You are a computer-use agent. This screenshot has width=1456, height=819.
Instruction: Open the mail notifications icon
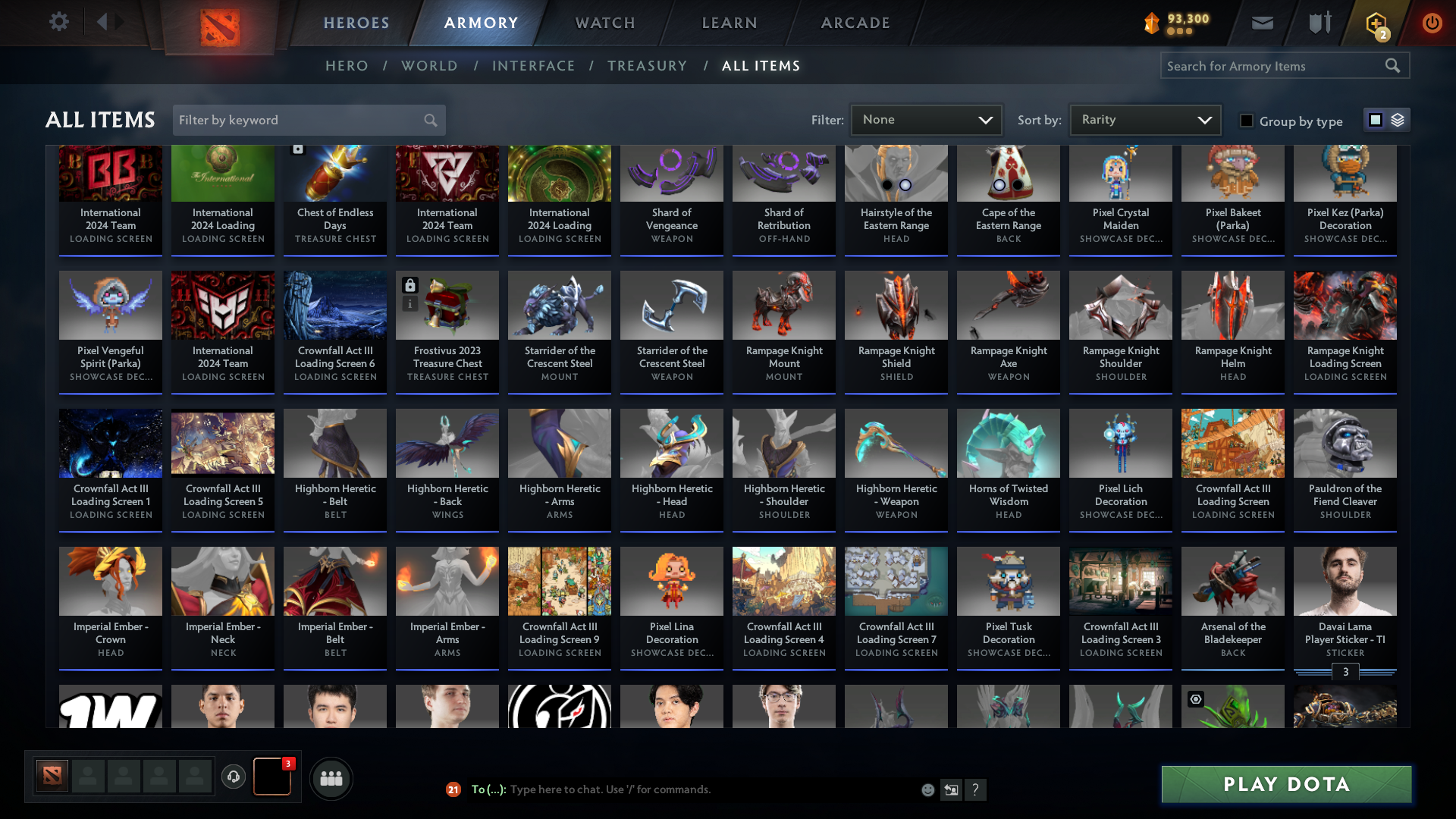click(1261, 23)
